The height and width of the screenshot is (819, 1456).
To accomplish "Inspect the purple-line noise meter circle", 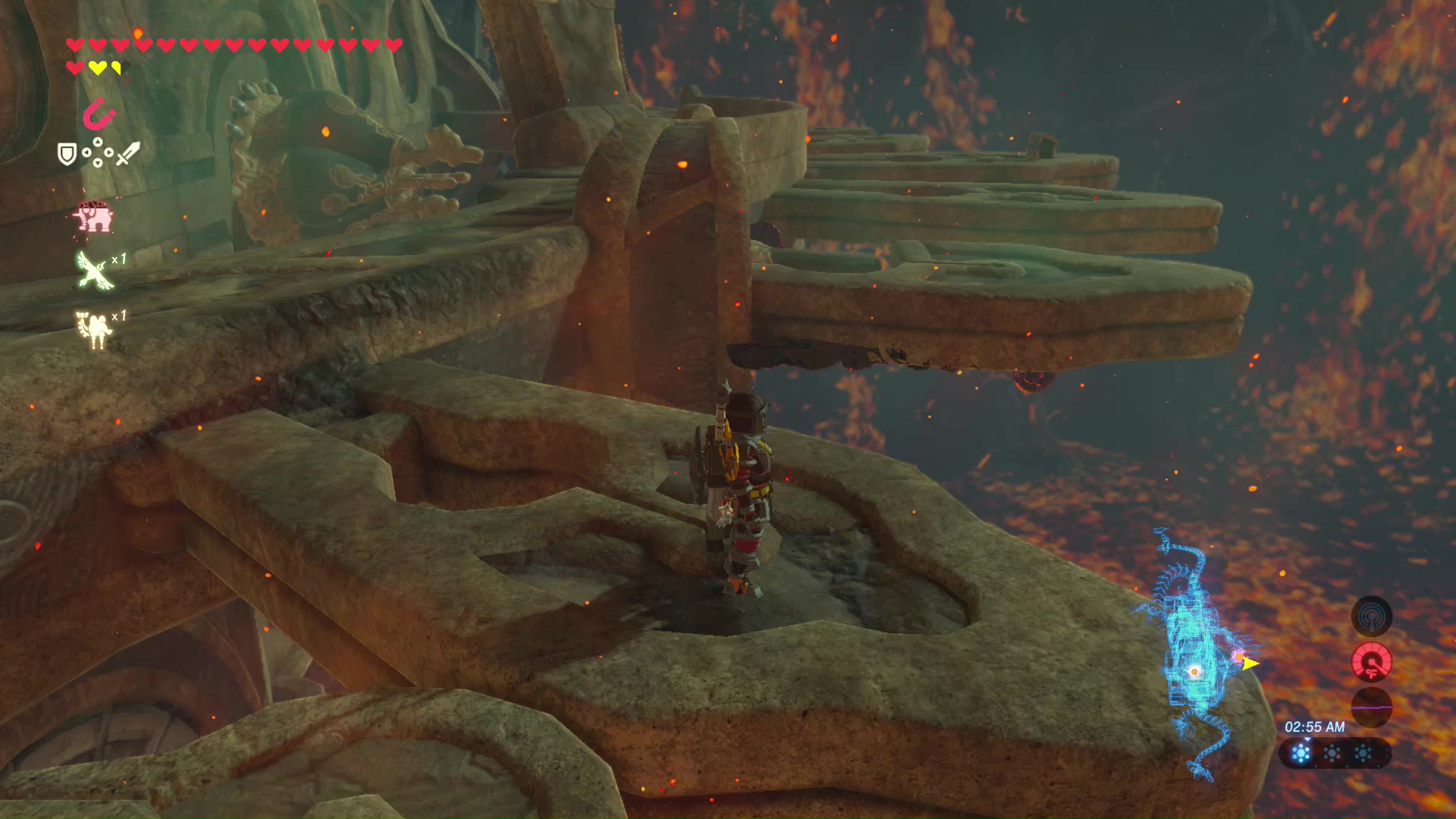I will [x=1371, y=707].
